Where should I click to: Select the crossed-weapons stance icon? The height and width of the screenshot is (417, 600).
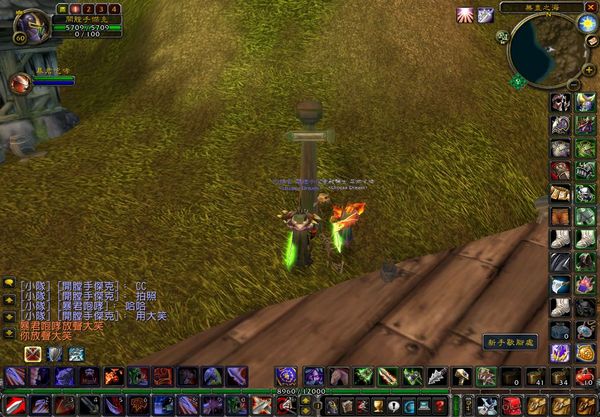click(x=33, y=353)
